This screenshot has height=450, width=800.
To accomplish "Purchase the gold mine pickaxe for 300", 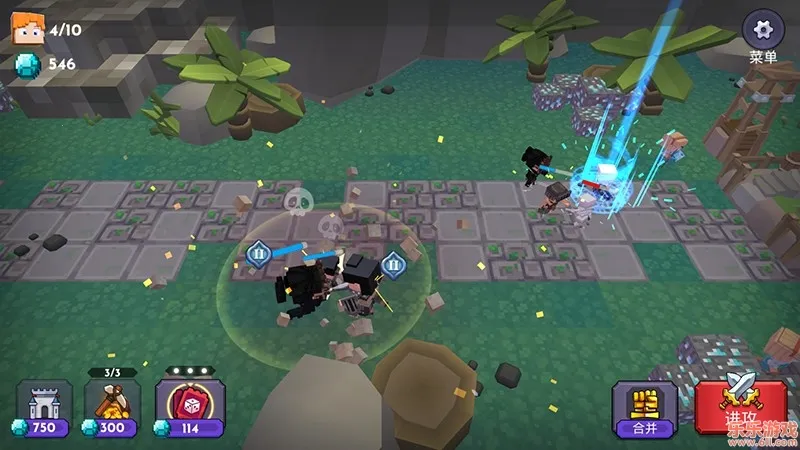I will click(111, 408).
